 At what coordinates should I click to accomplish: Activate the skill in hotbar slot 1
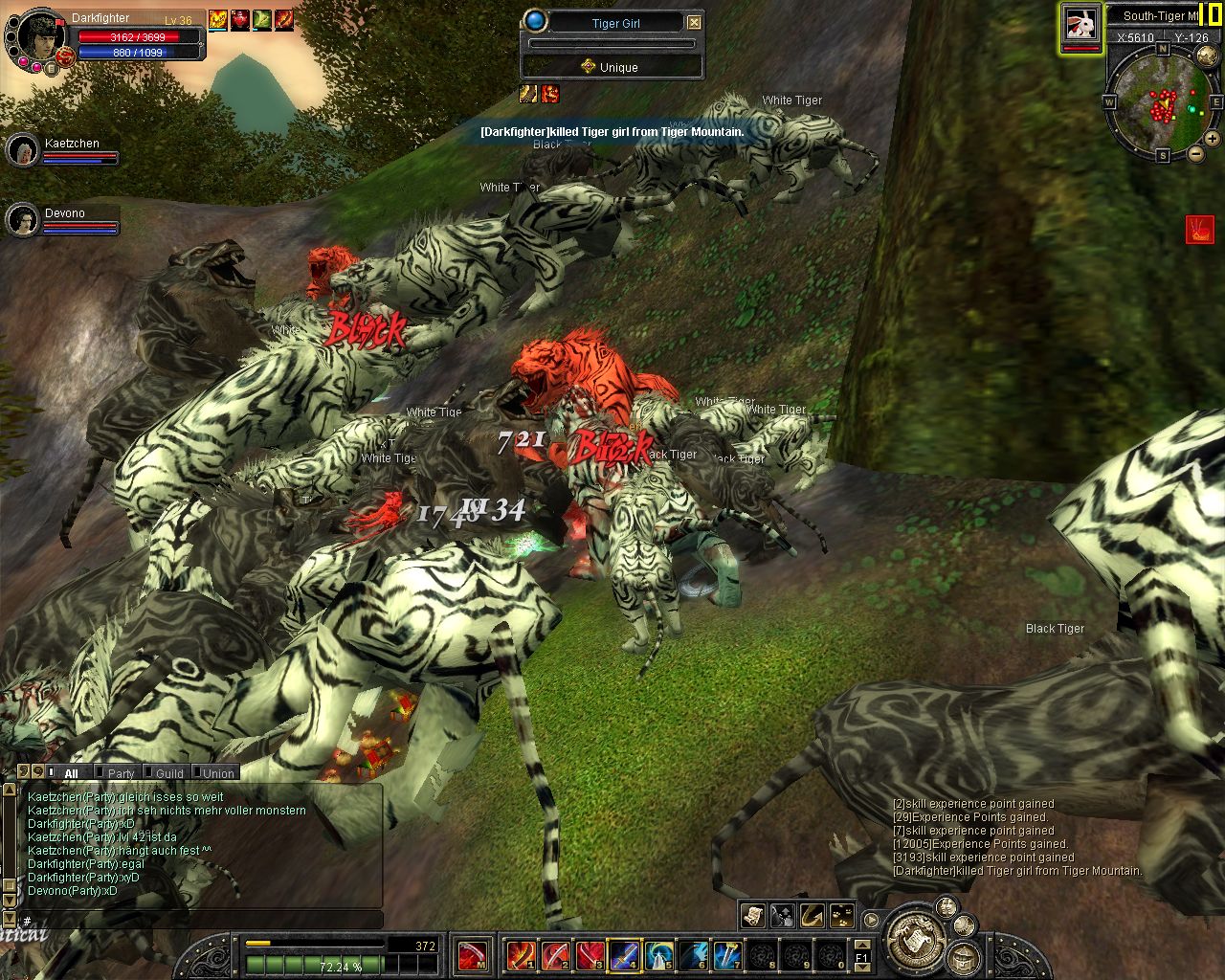point(522,954)
